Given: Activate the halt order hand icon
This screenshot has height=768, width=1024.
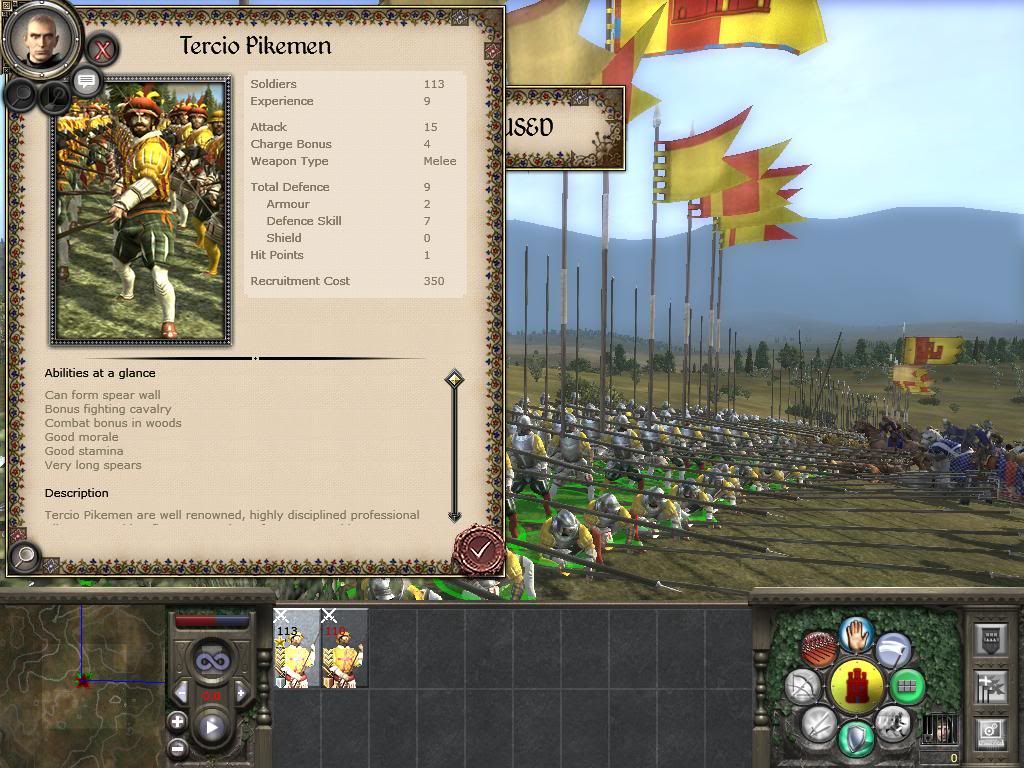Looking at the screenshot, I should pyautogui.click(x=856, y=633).
